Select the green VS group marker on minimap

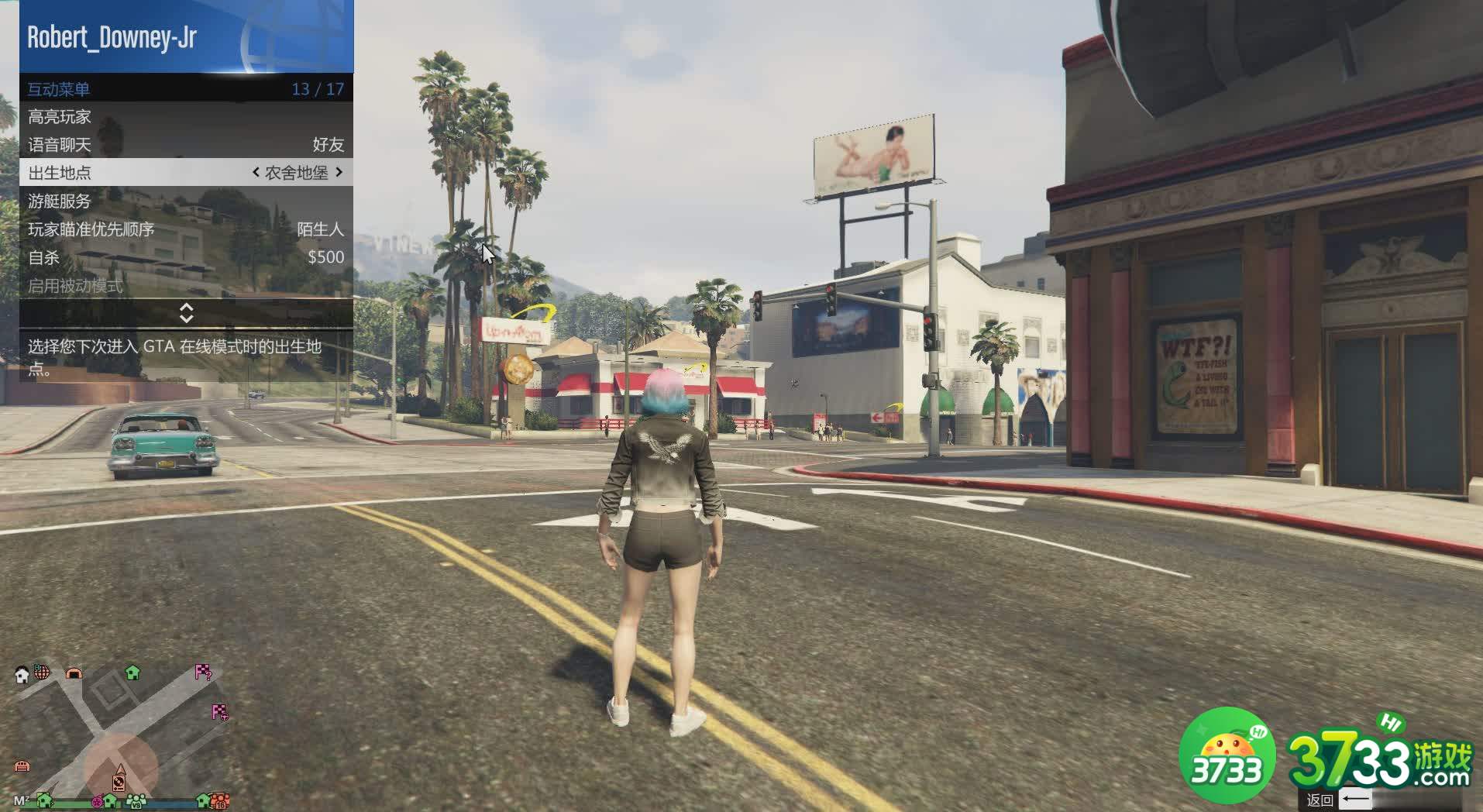(136, 800)
